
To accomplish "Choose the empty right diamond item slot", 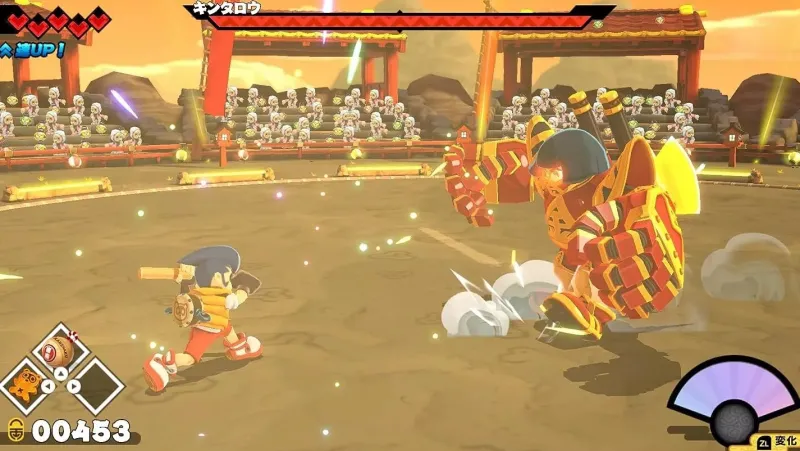I will tap(97, 385).
